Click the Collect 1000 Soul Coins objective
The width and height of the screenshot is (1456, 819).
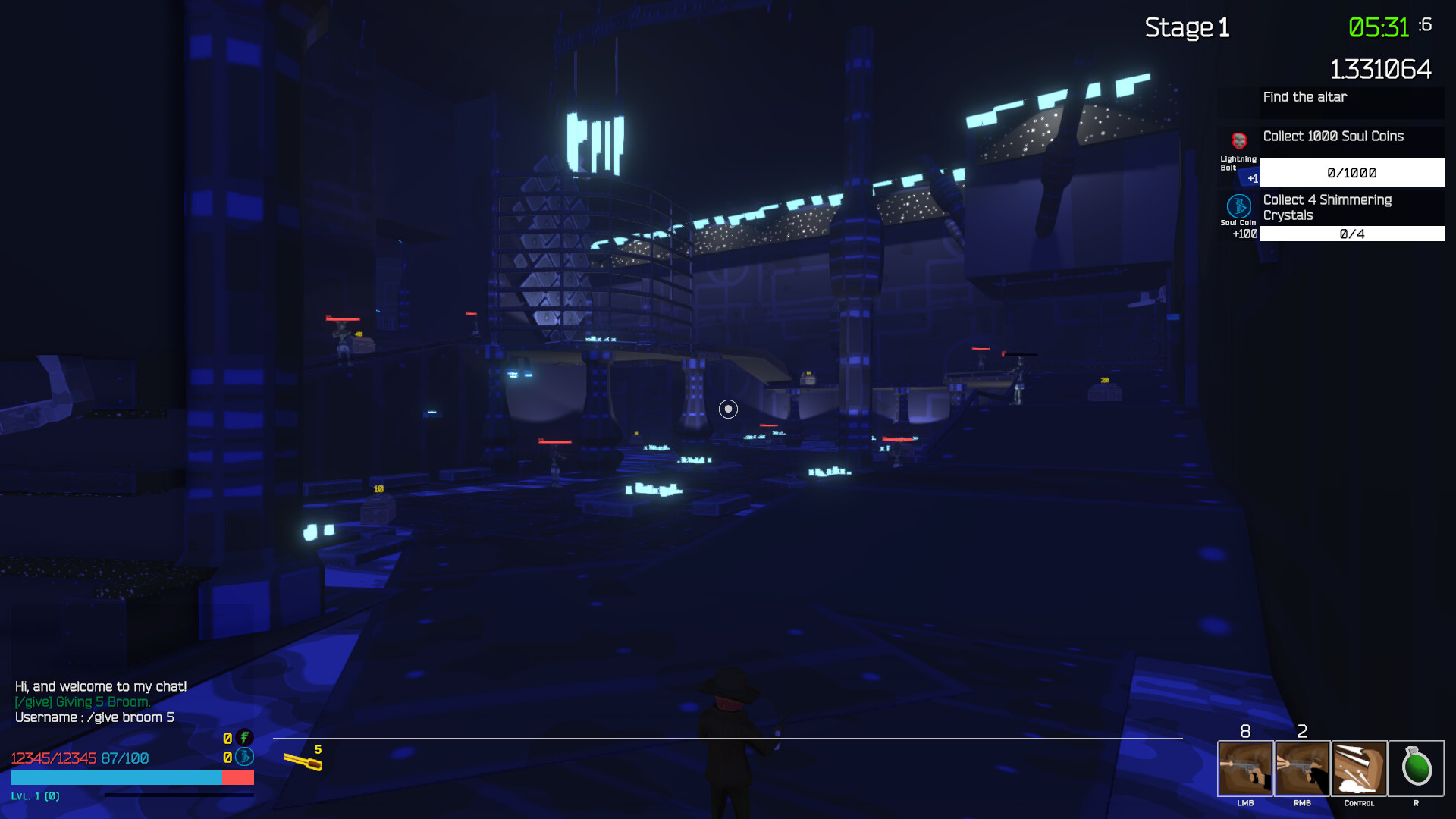click(1333, 136)
